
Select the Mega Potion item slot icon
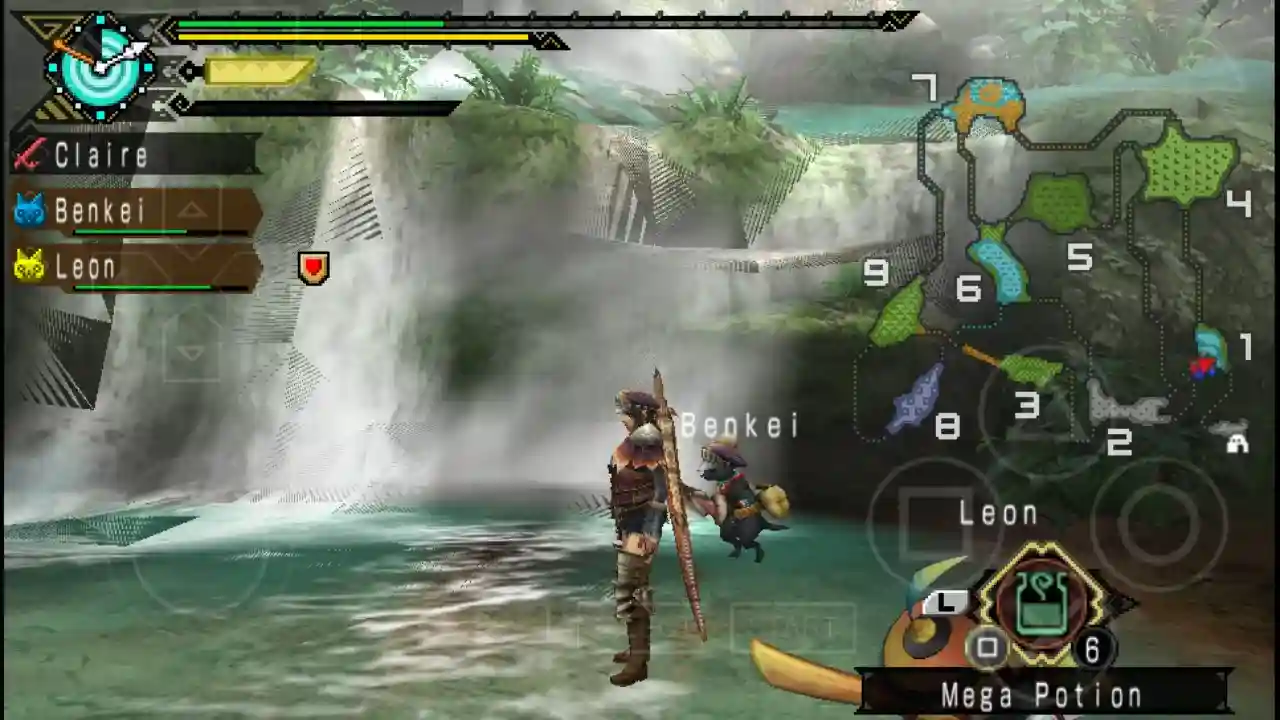[x=1040, y=600]
